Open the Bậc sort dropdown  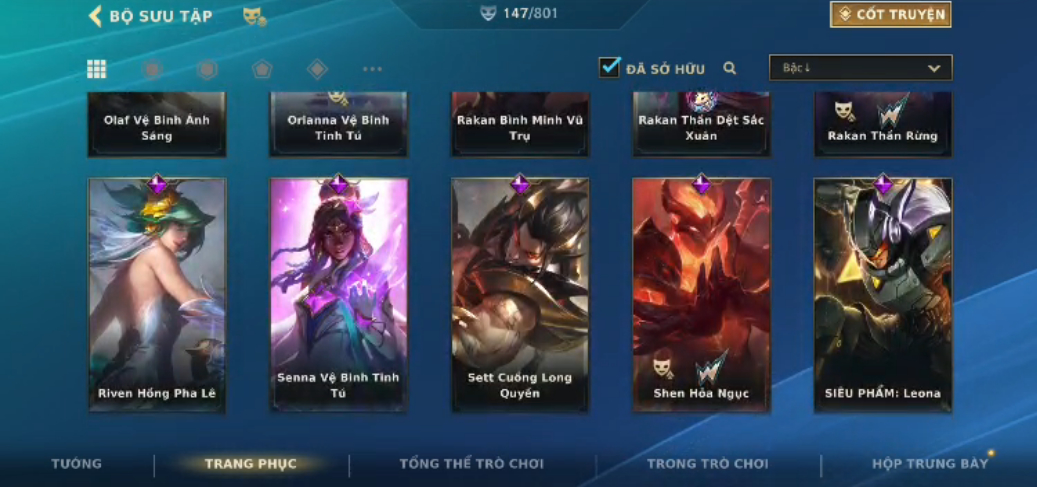[x=860, y=68]
